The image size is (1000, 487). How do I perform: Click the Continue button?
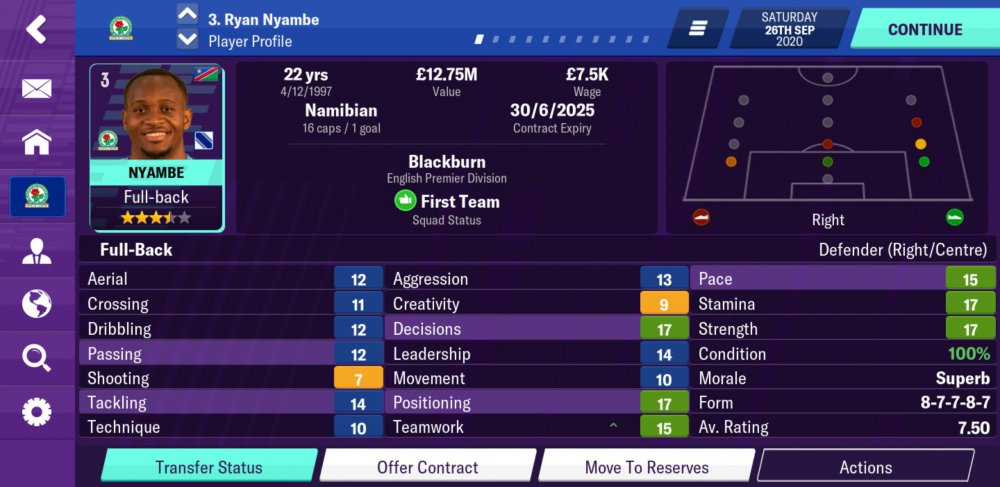click(x=924, y=29)
